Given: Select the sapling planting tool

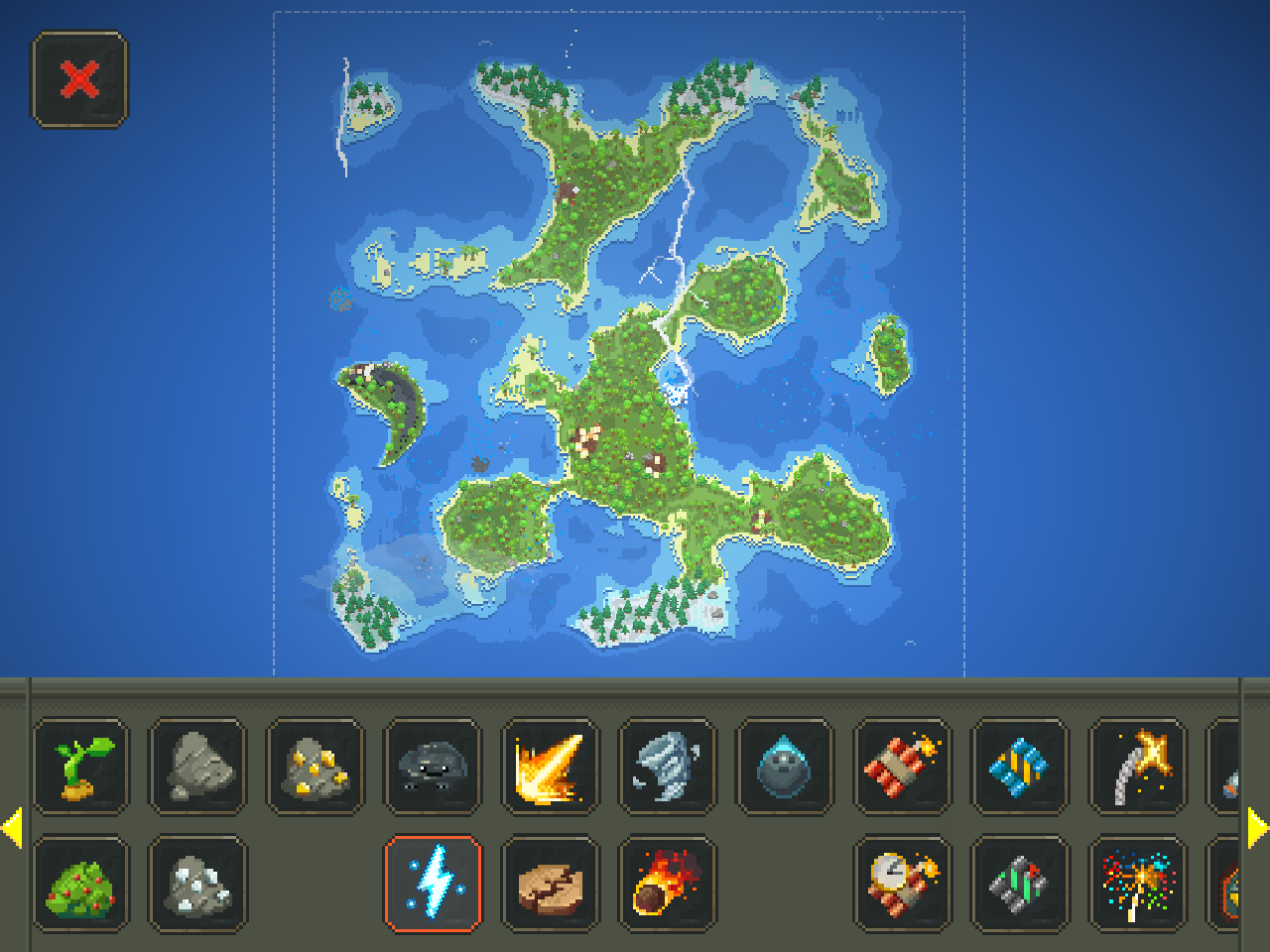Looking at the screenshot, I should pyautogui.click(x=80, y=767).
